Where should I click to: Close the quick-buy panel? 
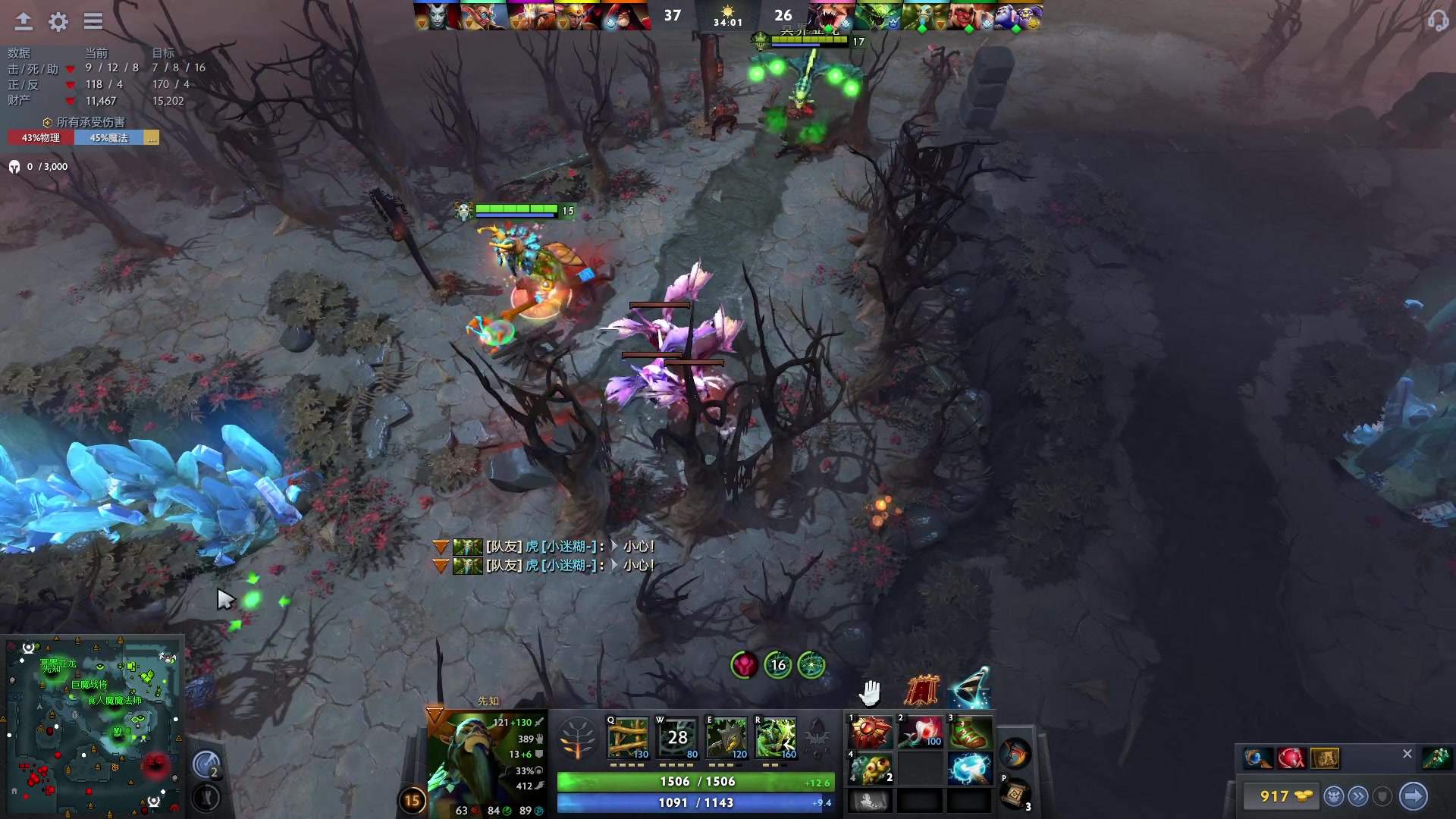tap(1407, 754)
